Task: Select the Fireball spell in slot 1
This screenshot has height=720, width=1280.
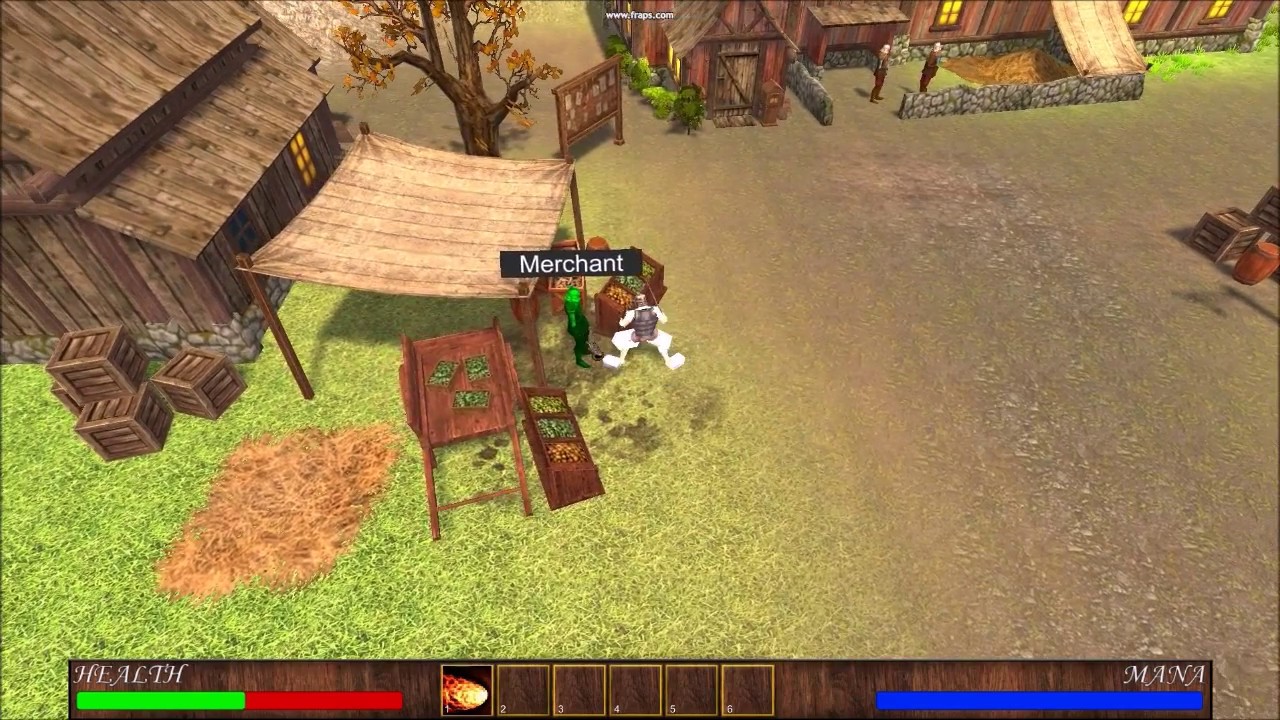Action: point(466,689)
